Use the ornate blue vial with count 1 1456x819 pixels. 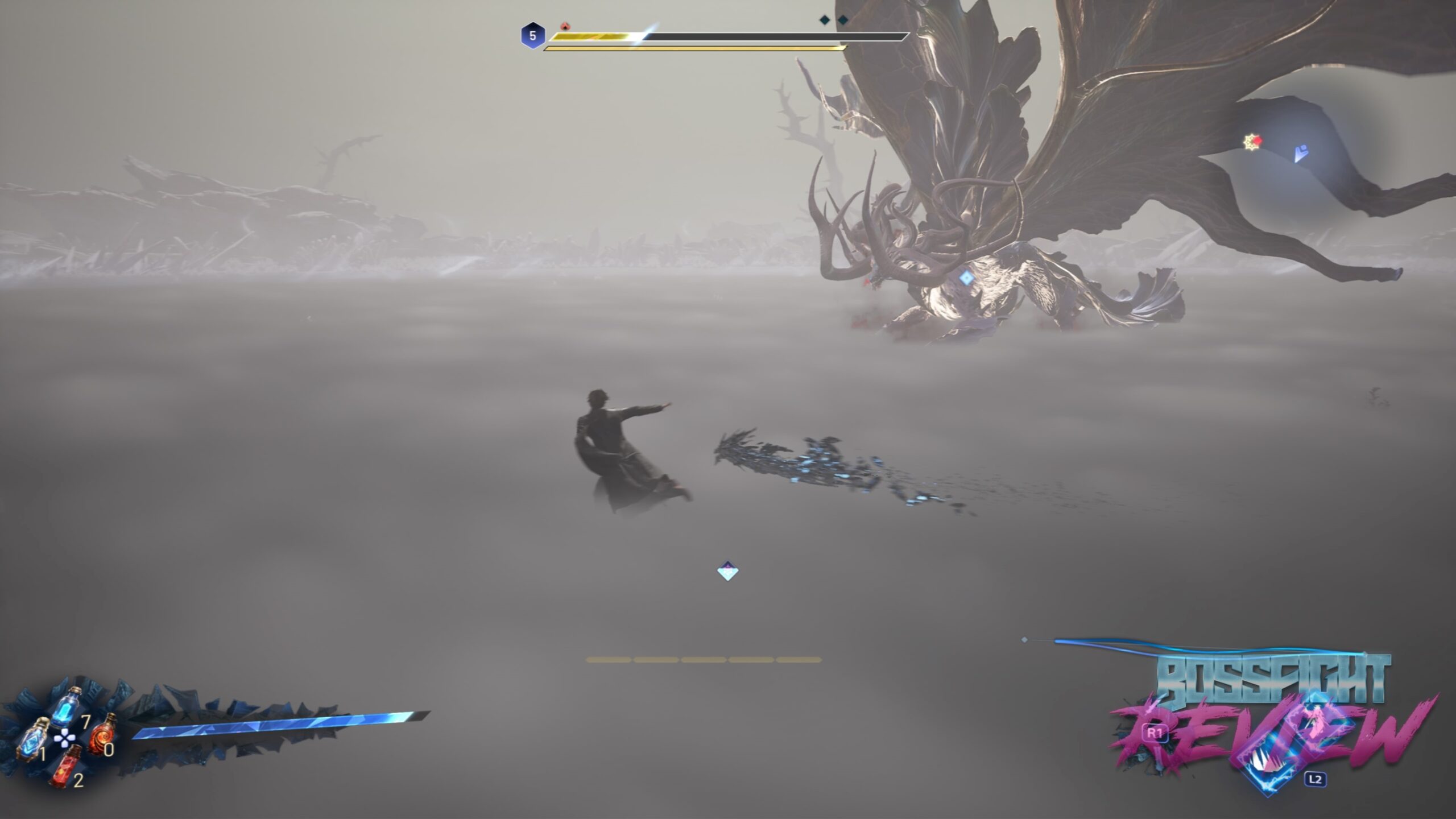point(34,739)
